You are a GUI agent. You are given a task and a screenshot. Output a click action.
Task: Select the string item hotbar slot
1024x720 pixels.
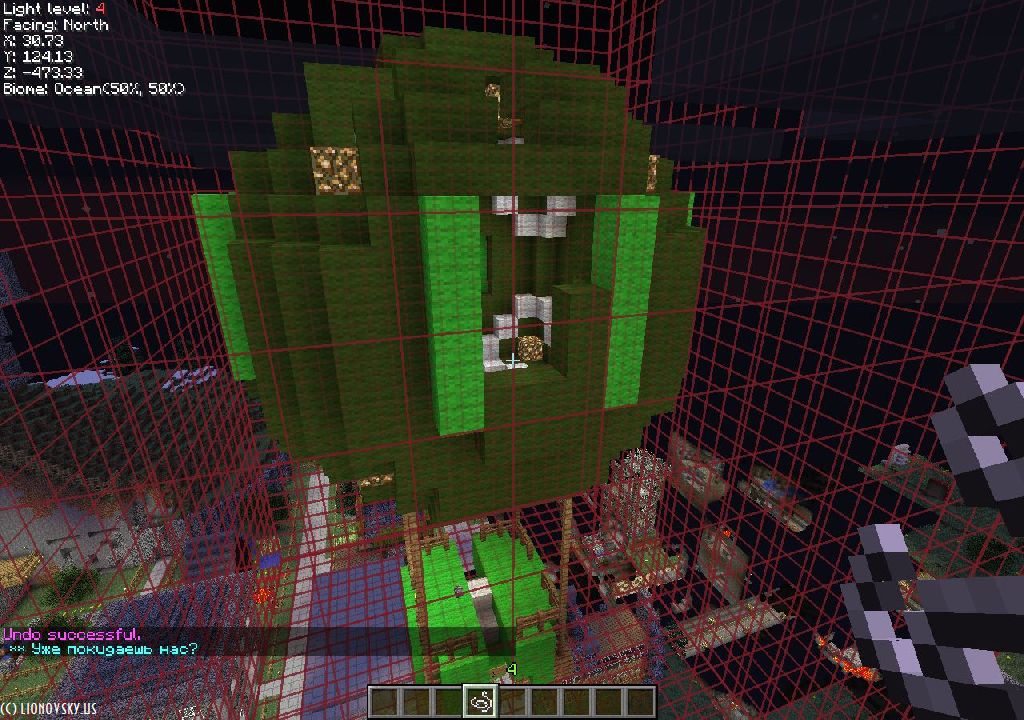[480, 702]
